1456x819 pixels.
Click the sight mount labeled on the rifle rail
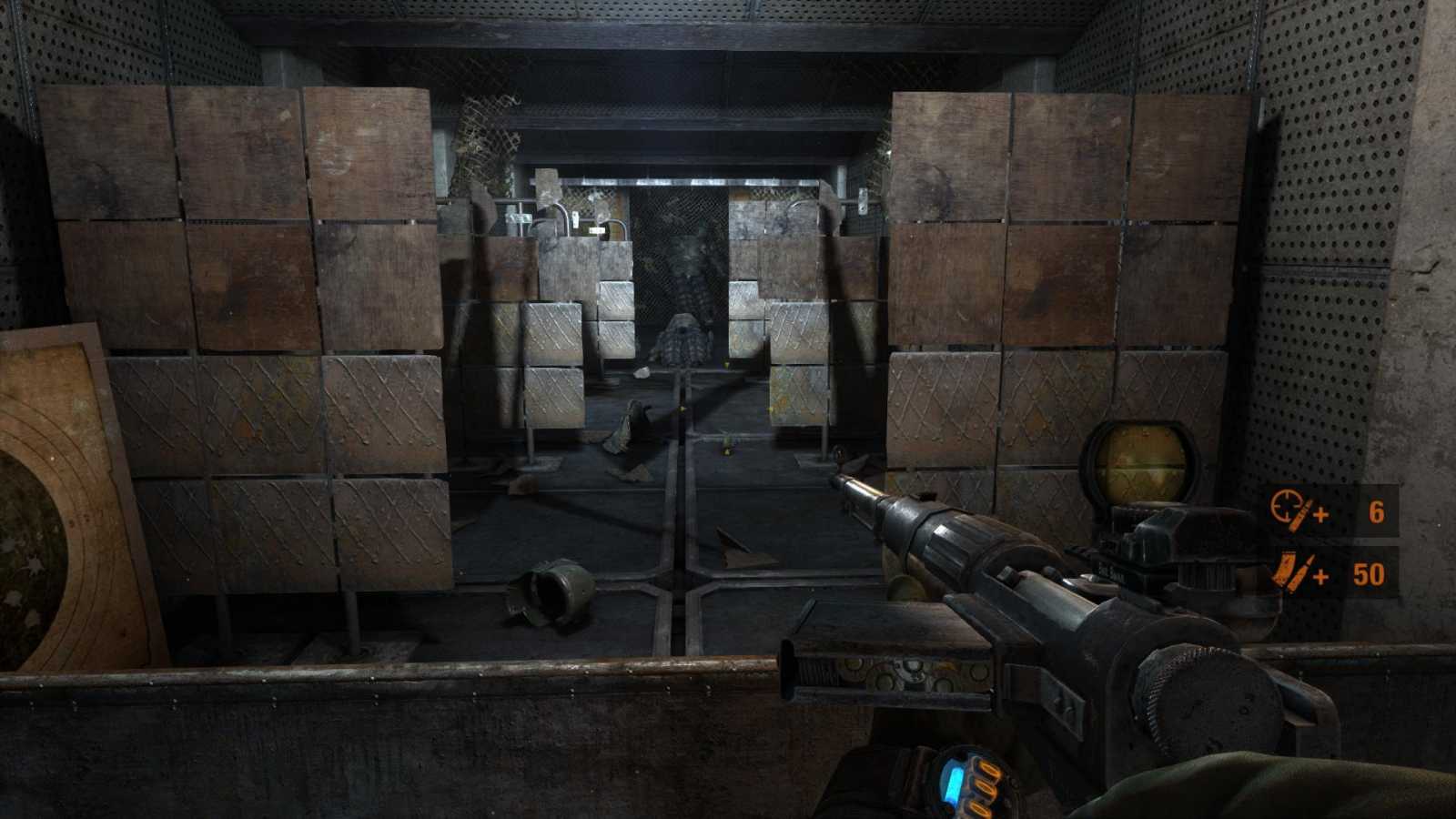click(x=1113, y=571)
